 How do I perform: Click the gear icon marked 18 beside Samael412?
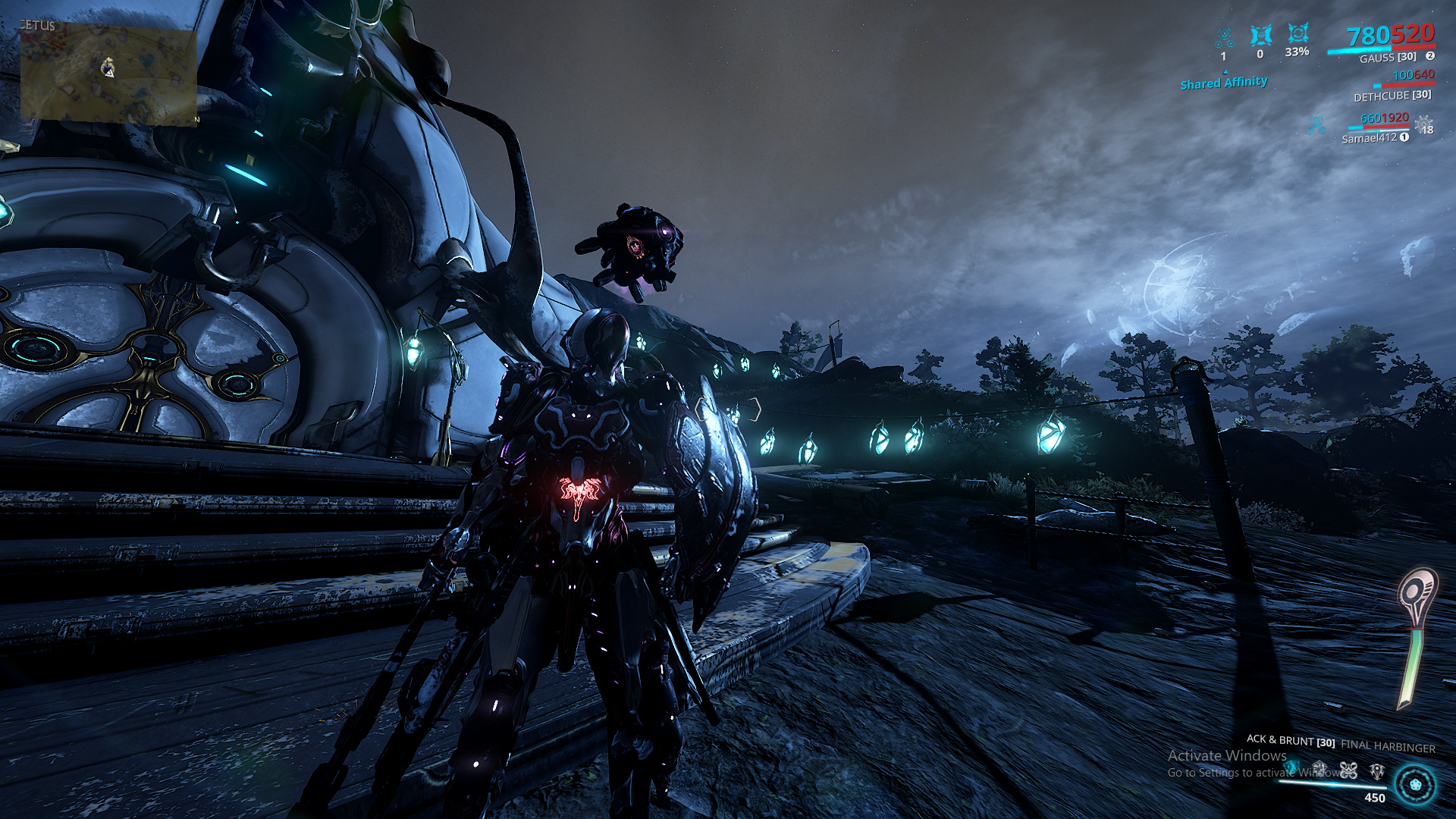(x=1424, y=124)
